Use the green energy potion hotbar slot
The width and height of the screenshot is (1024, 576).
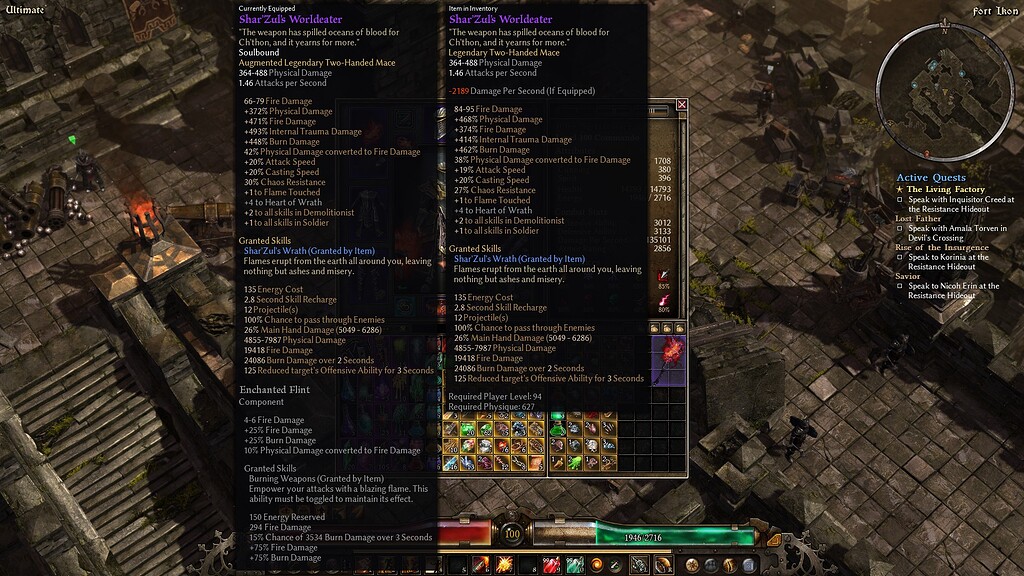click(x=574, y=565)
